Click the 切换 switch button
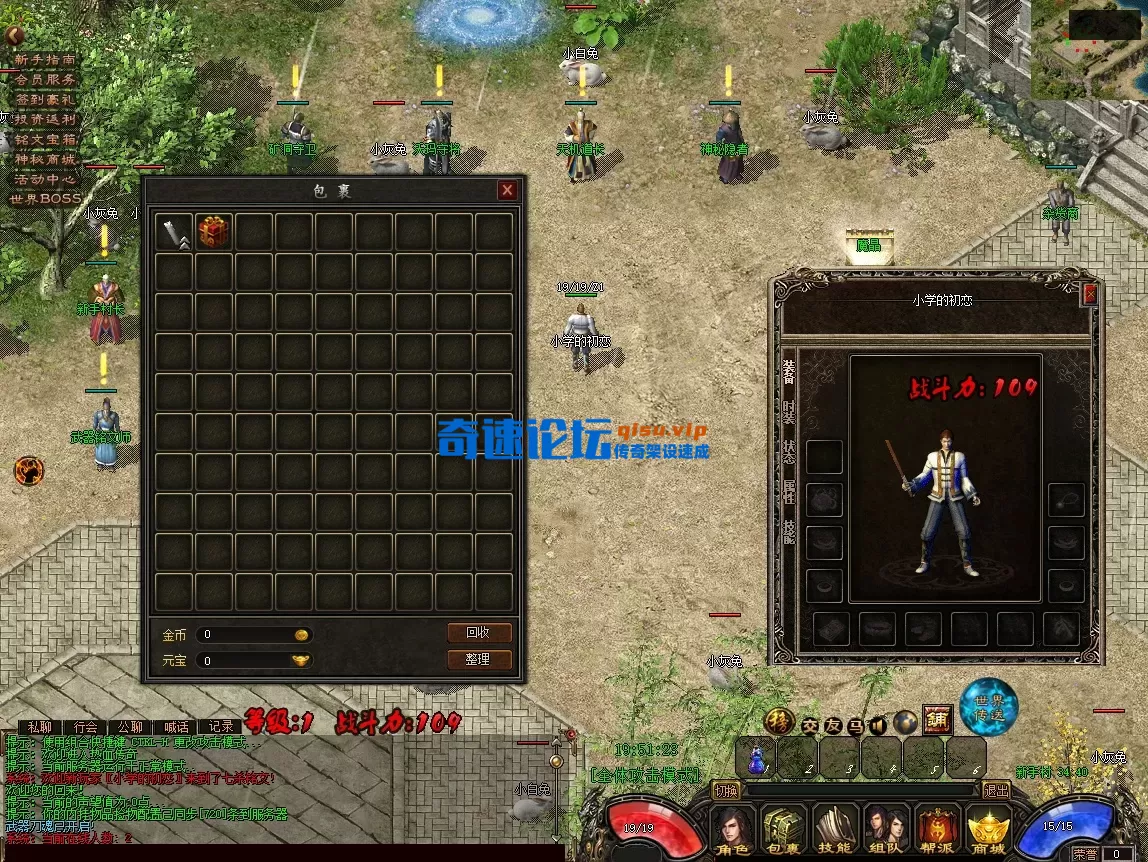Image resolution: width=1148 pixels, height=862 pixels. (x=726, y=790)
